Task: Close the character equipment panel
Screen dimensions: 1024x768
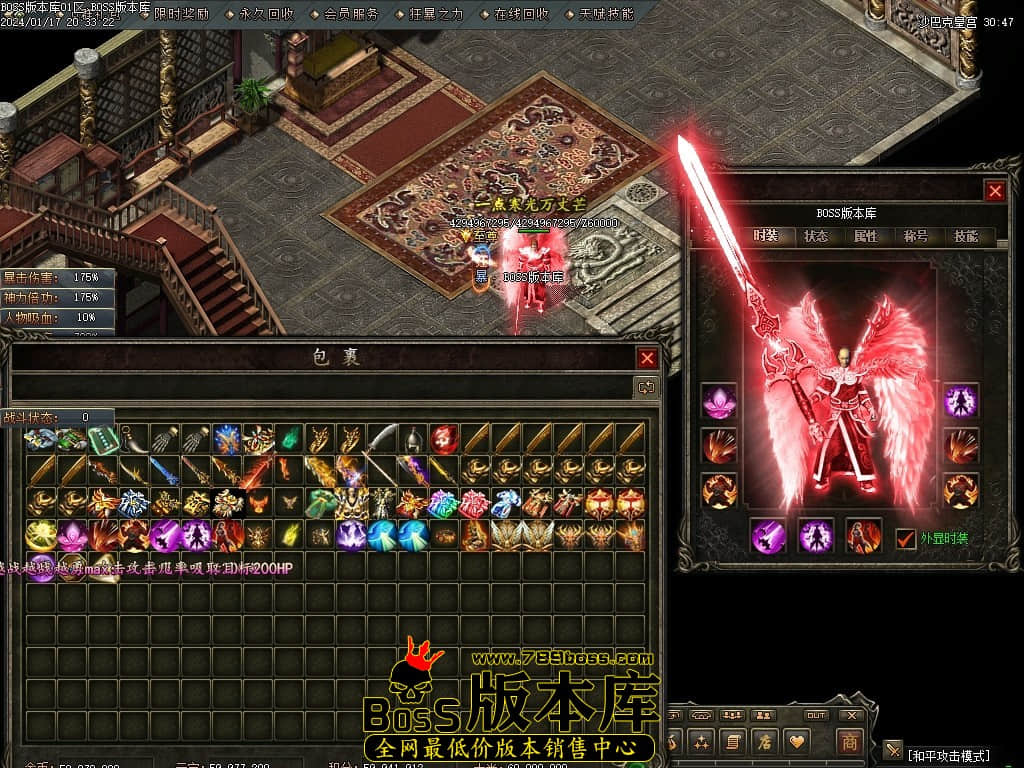Action: [994, 191]
